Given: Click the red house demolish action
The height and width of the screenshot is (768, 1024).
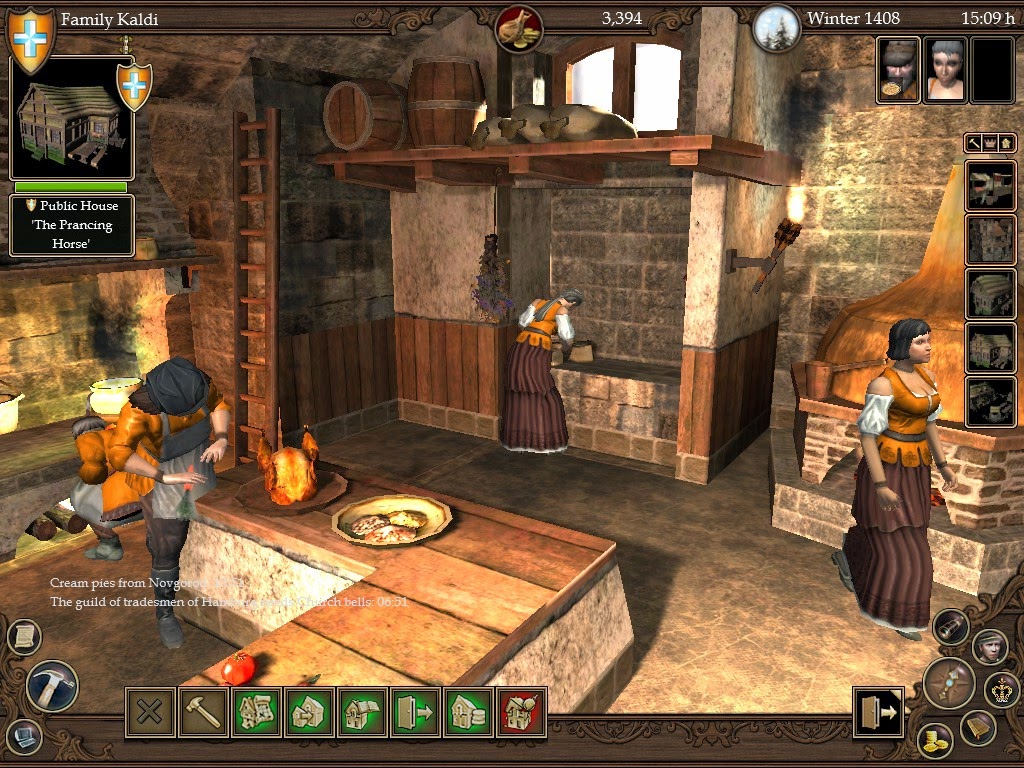Looking at the screenshot, I should click(x=521, y=712).
